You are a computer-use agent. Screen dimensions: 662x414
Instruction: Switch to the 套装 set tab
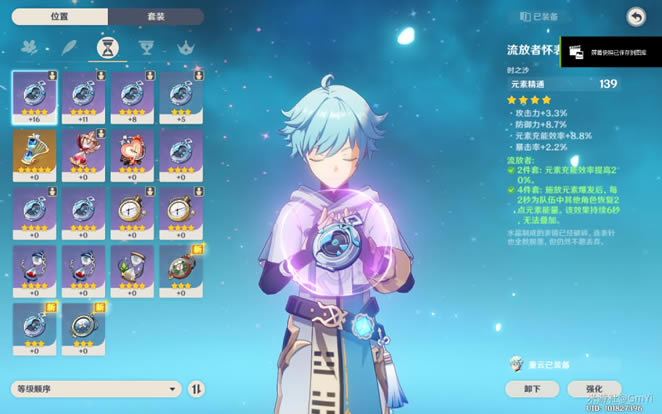(156, 17)
